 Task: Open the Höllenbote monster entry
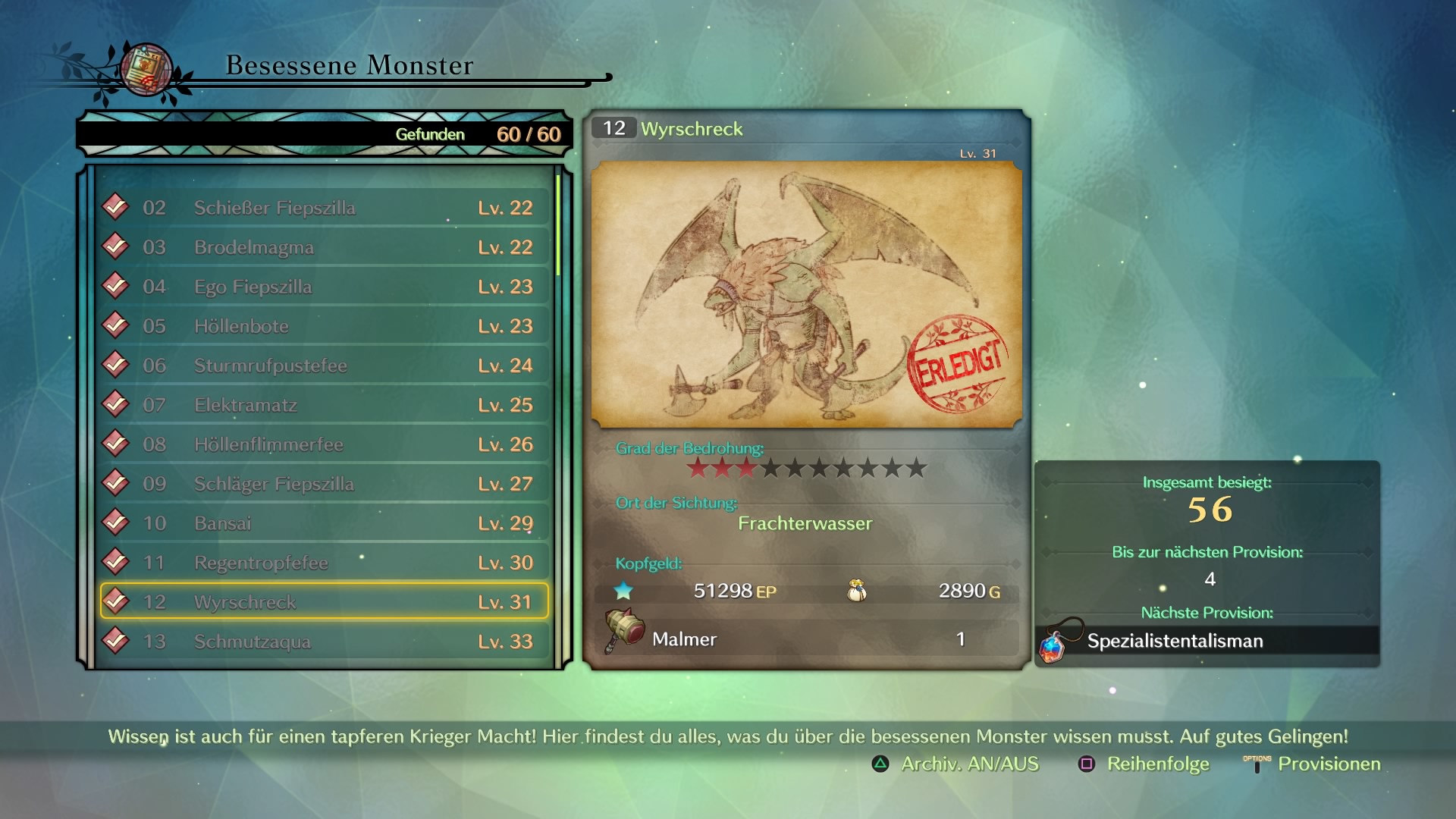325,326
